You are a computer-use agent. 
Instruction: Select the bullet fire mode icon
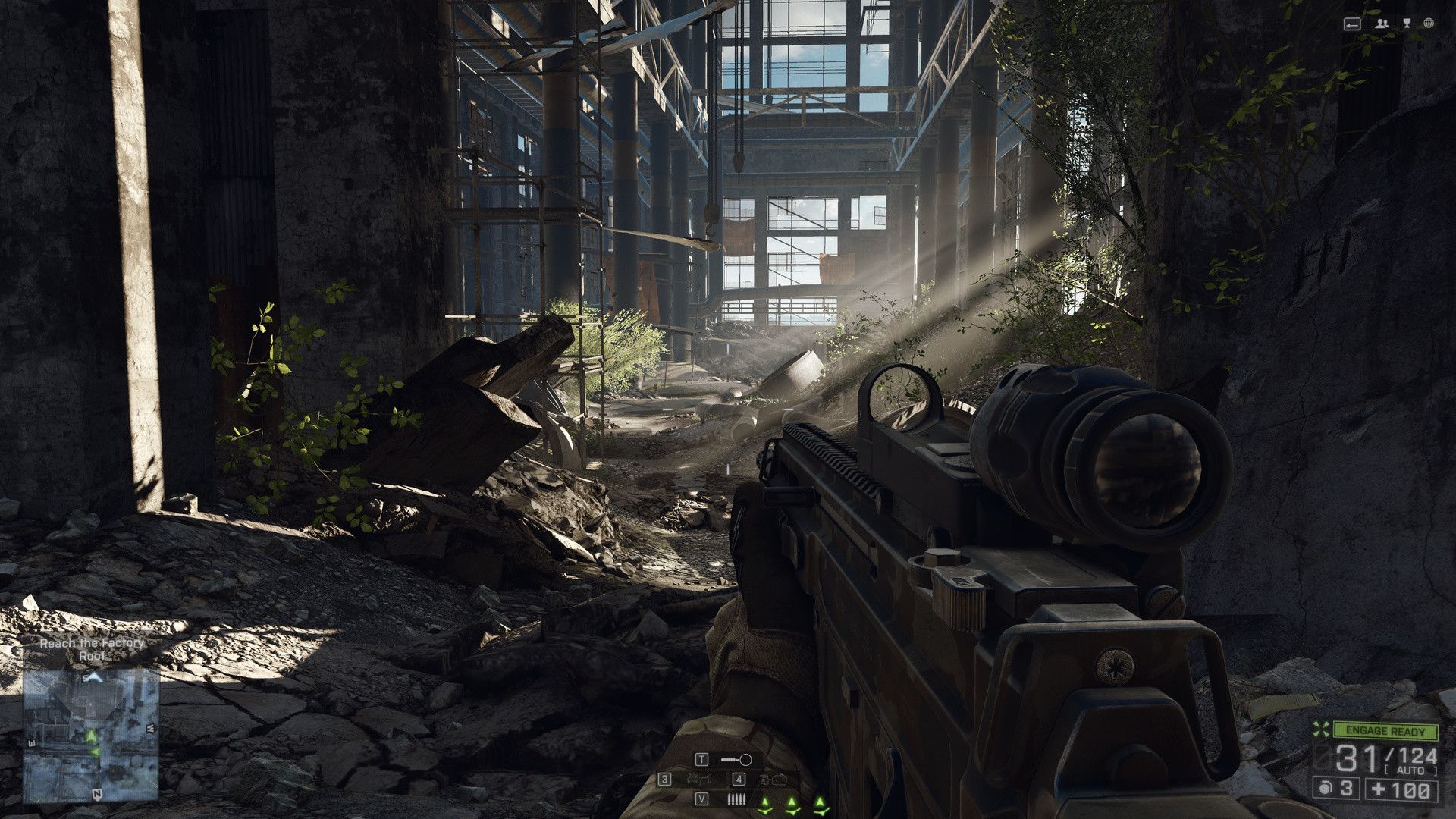click(736, 799)
